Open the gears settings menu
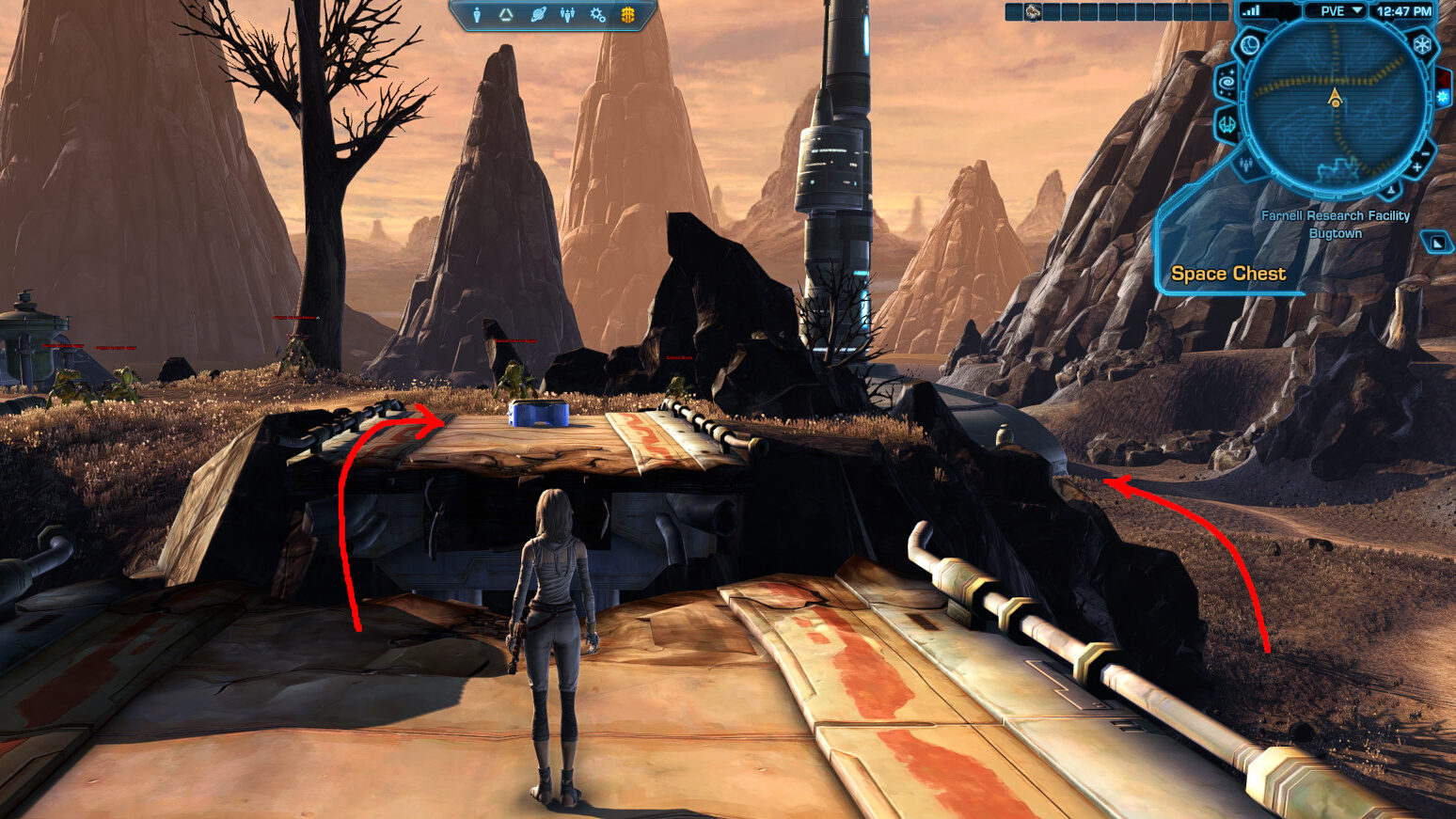 pyautogui.click(x=597, y=14)
